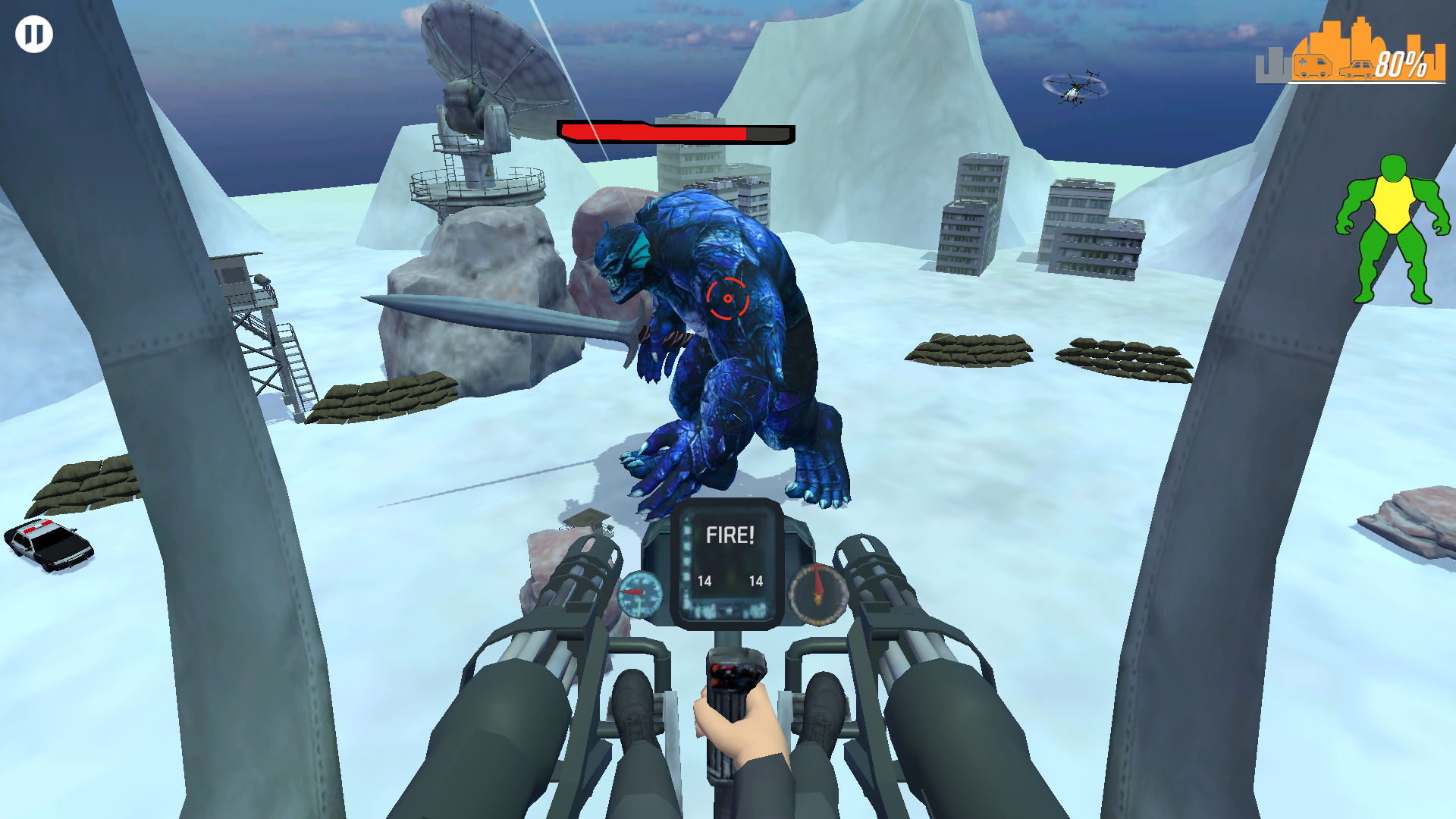The height and width of the screenshot is (819, 1456).
Task: Select the 80% percentage label
Action: click(x=1402, y=64)
